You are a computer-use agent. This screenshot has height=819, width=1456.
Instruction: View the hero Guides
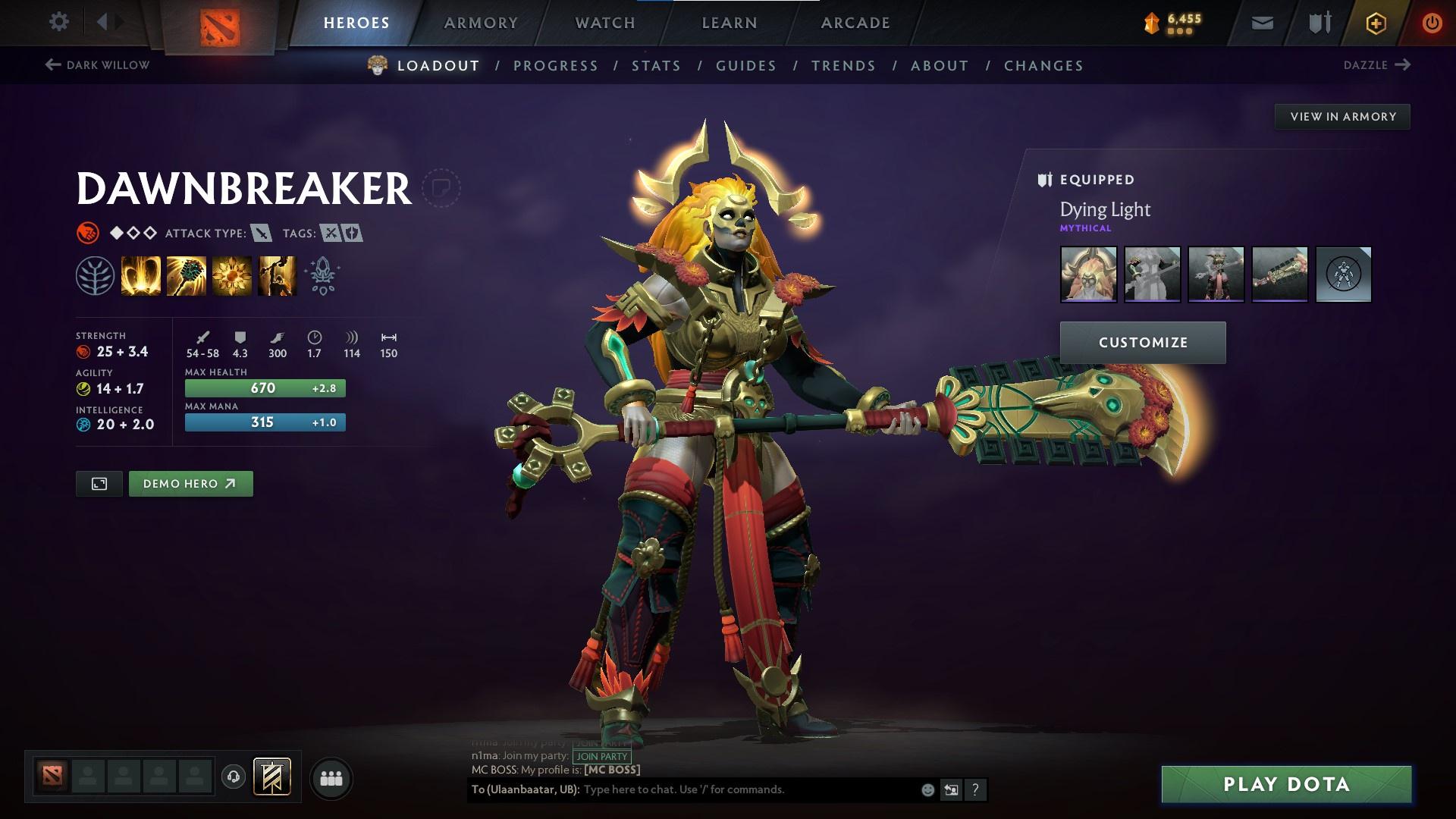tap(746, 66)
